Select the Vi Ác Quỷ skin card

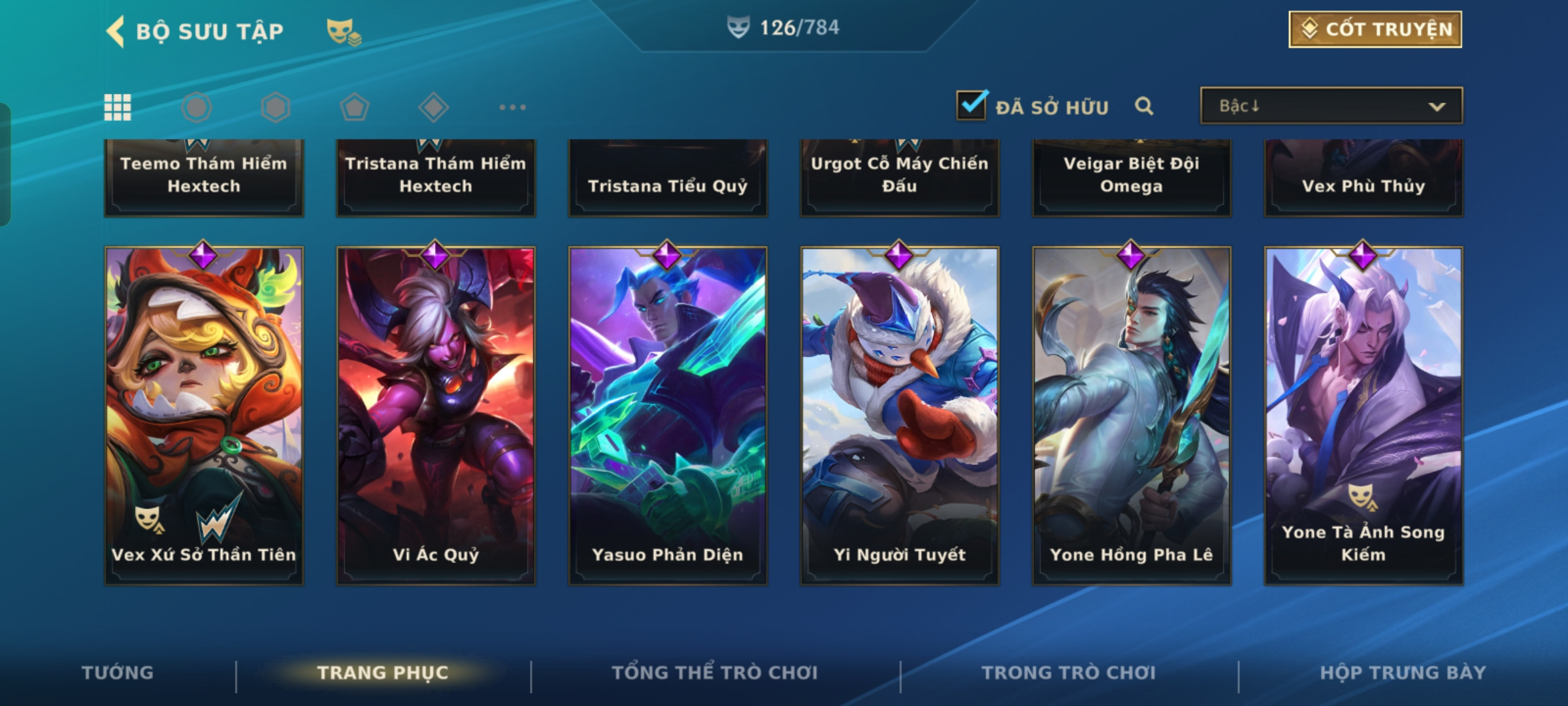[436, 415]
